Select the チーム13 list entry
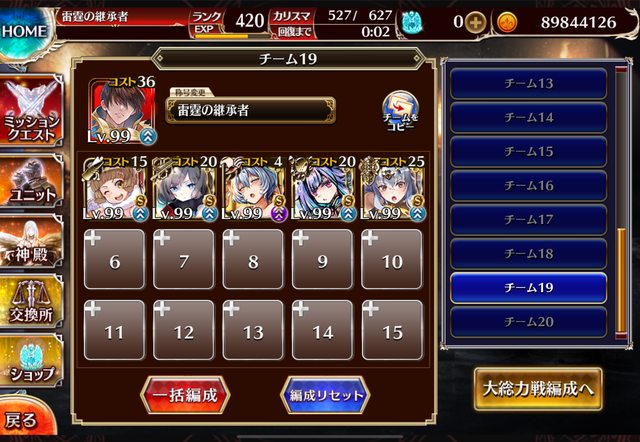The image size is (640, 442). [528, 84]
